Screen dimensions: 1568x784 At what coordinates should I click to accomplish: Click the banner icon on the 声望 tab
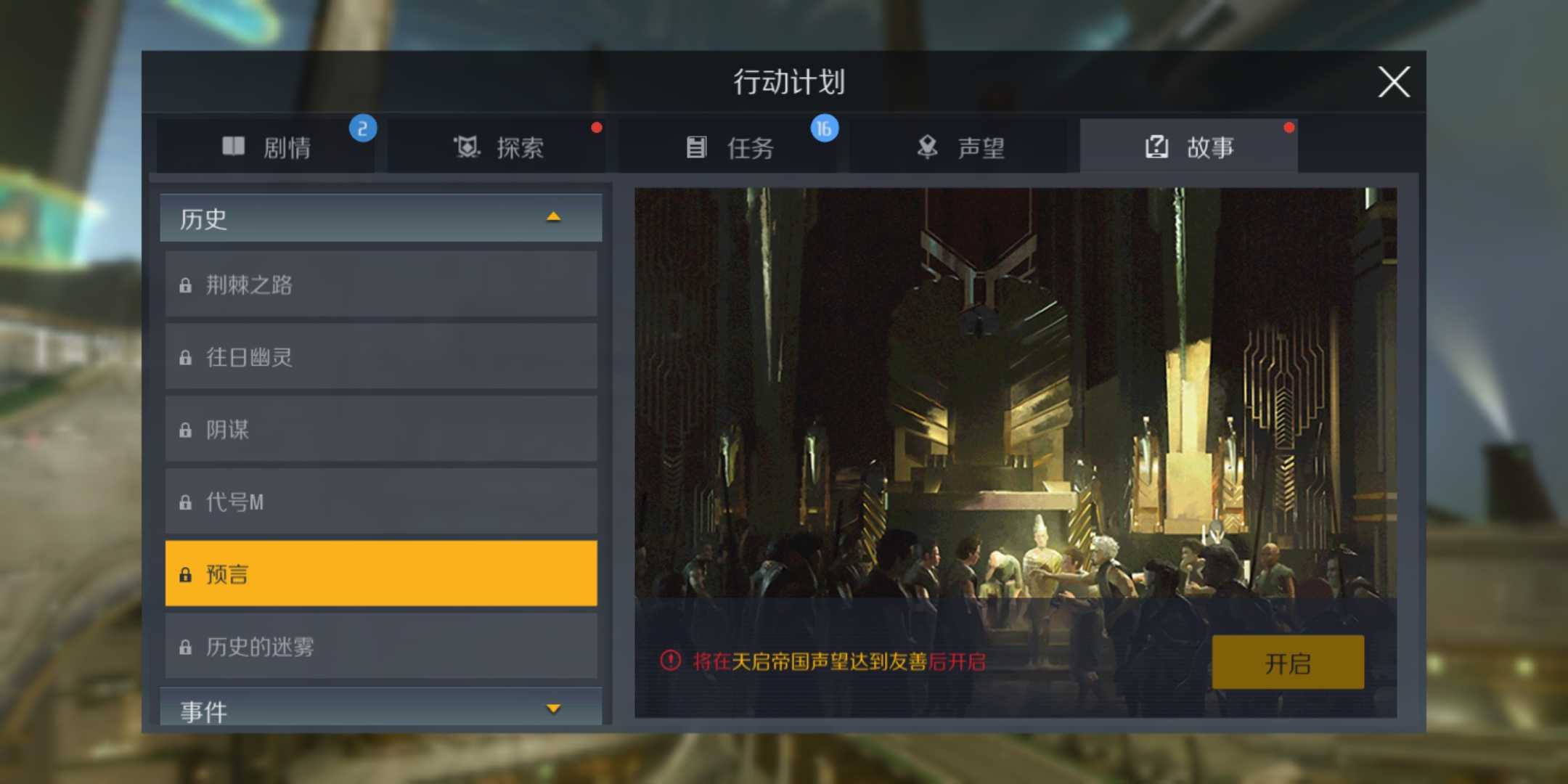(x=926, y=144)
